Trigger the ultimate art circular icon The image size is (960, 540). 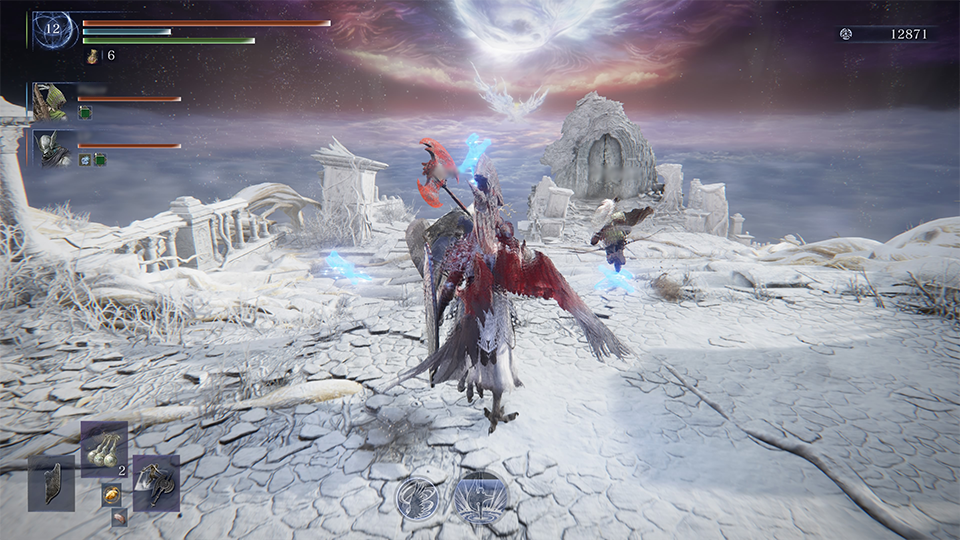[x=481, y=497]
